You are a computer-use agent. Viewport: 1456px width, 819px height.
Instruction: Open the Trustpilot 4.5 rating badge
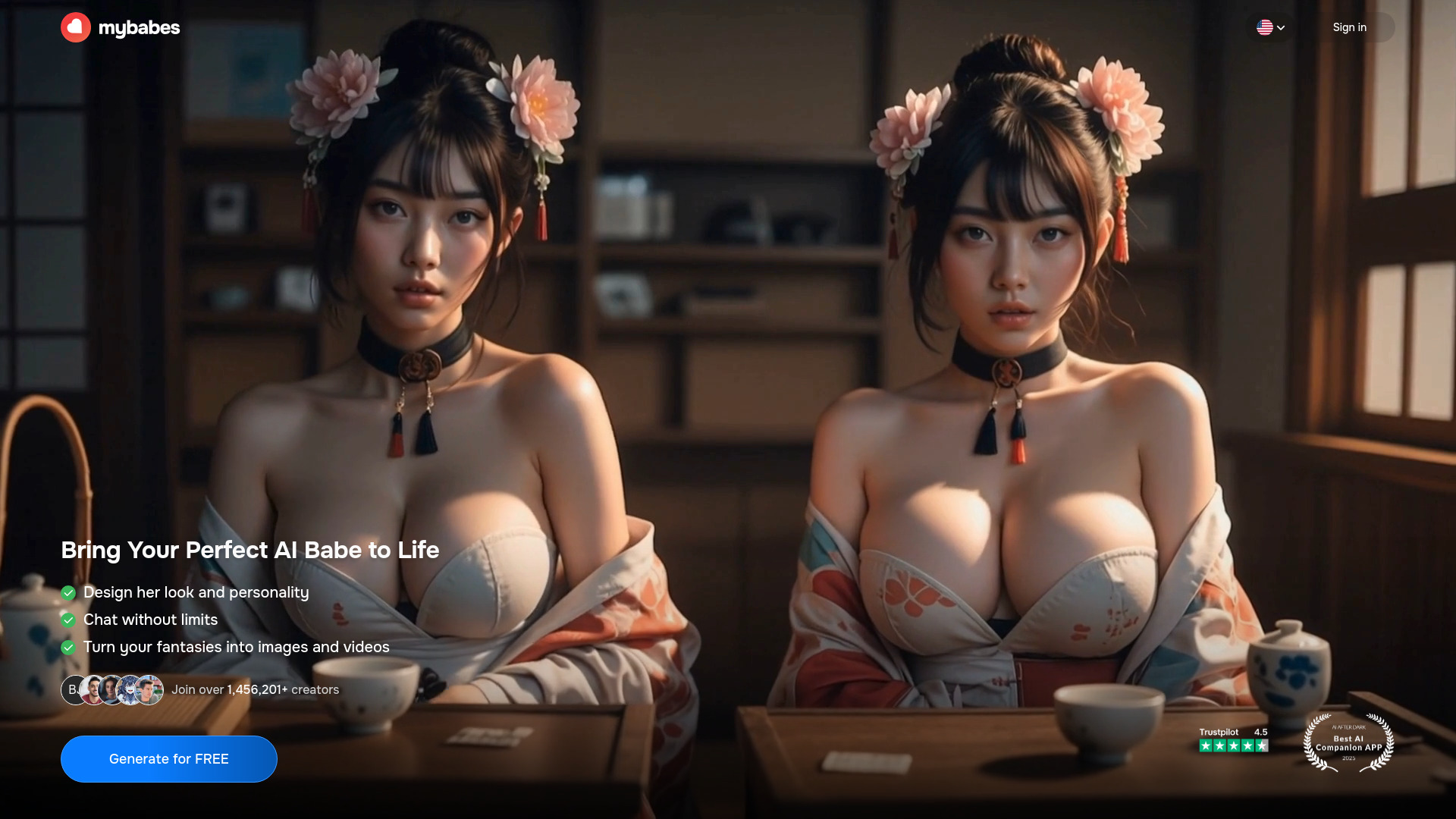[1233, 739]
